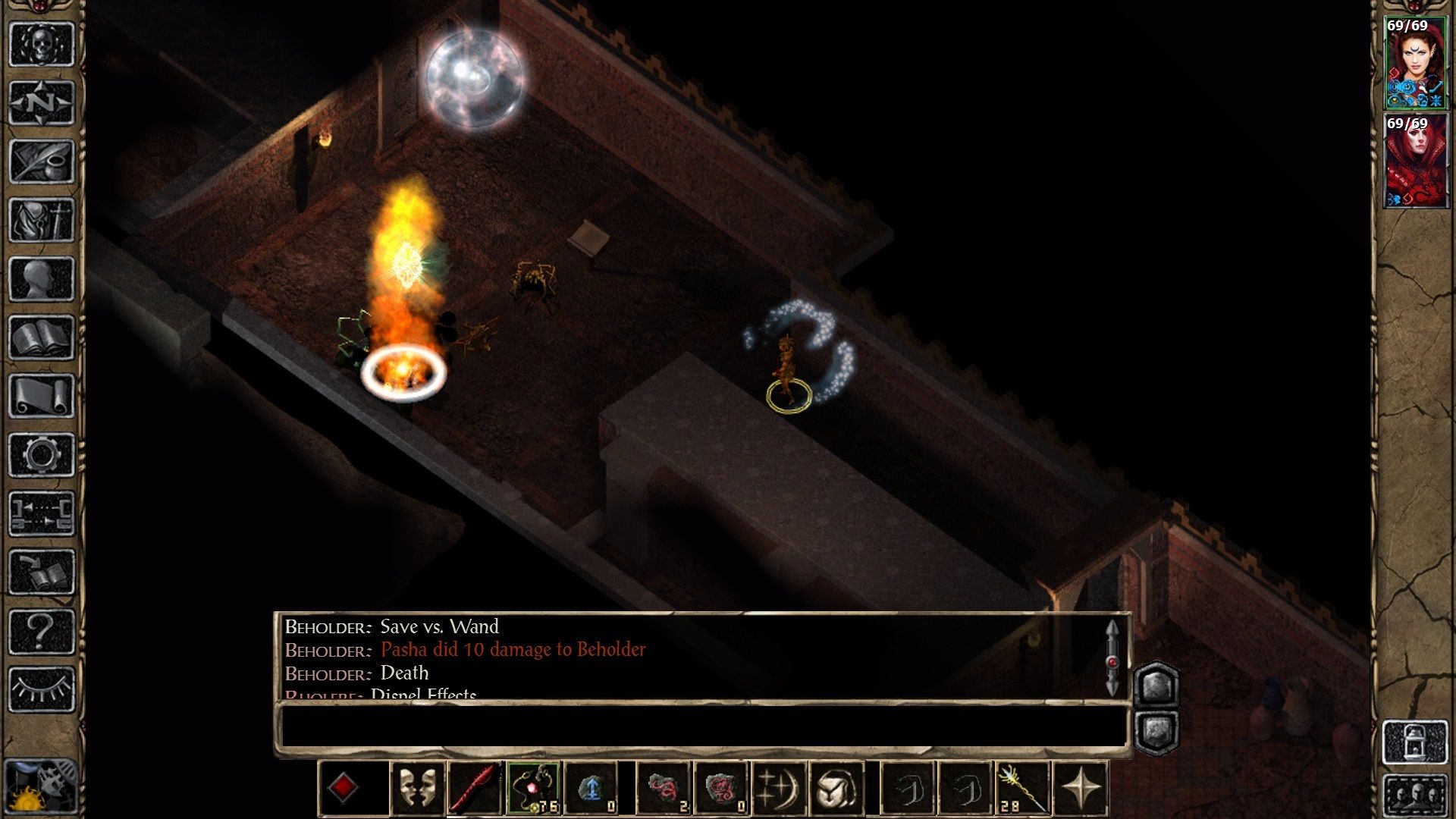Open the options gear button
The width and height of the screenshot is (1456, 819).
point(41,455)
